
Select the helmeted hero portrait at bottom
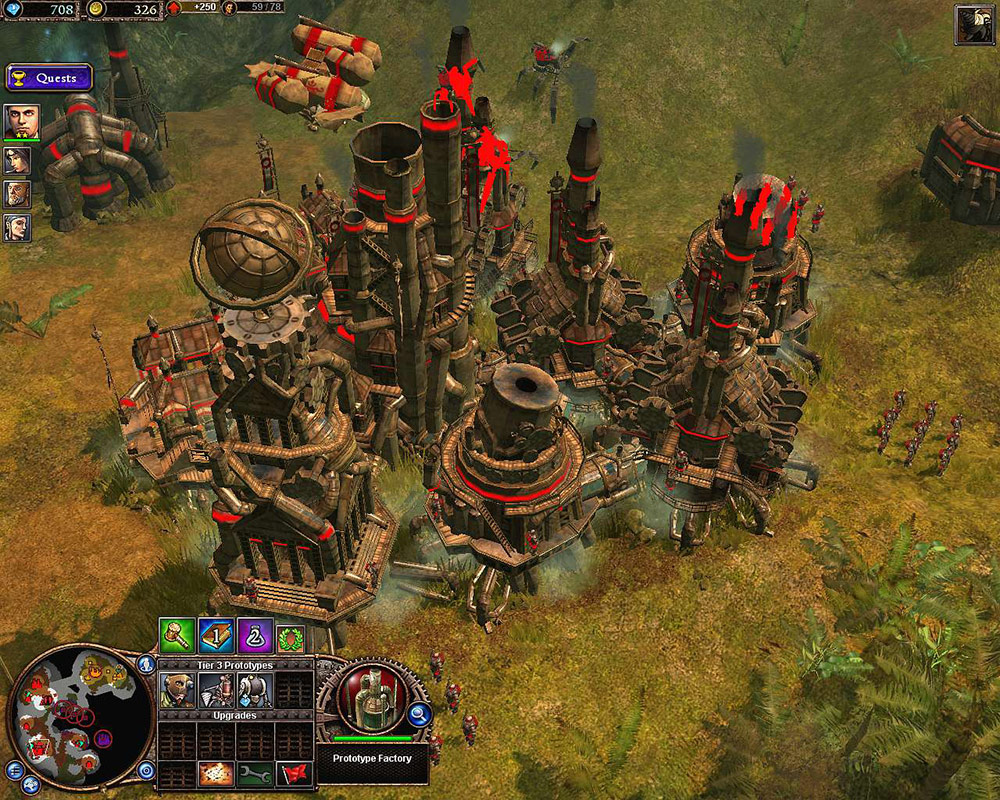pos(17,227)
